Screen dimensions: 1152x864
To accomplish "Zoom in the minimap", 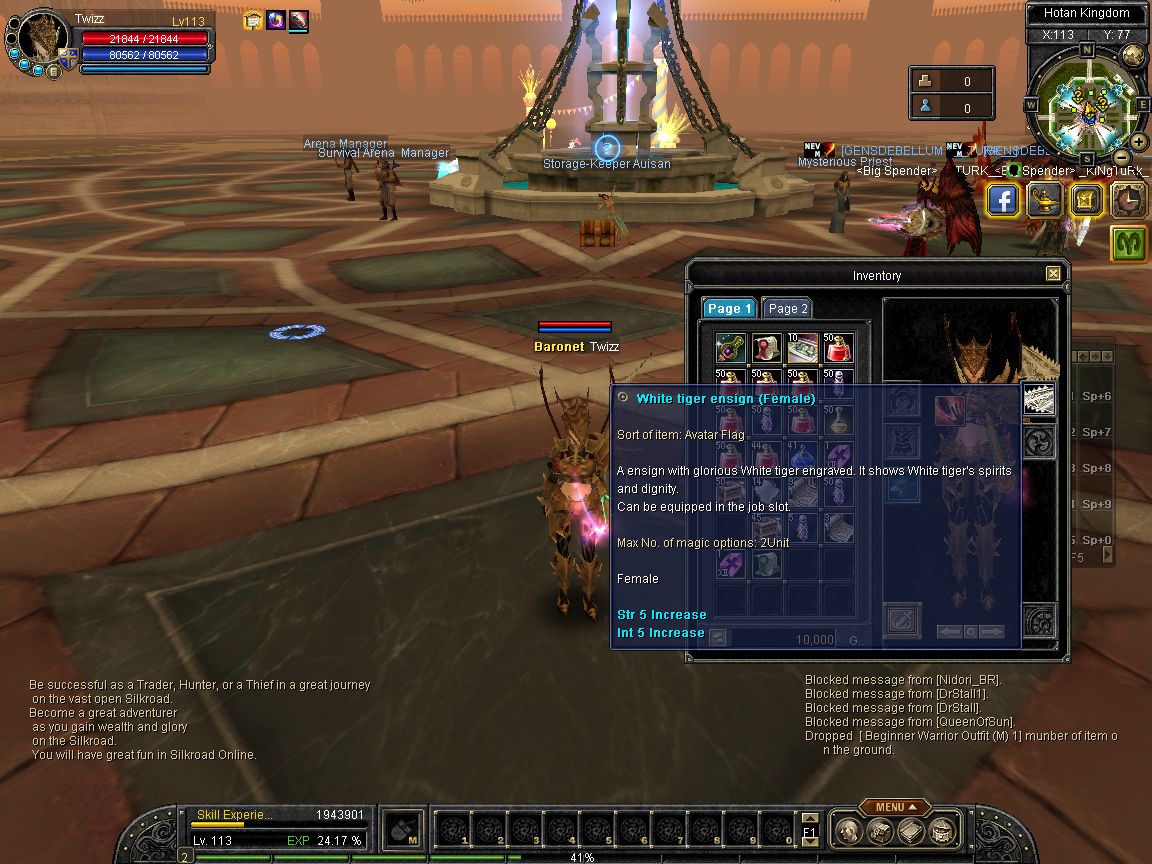I will [x=1139, y=142].
